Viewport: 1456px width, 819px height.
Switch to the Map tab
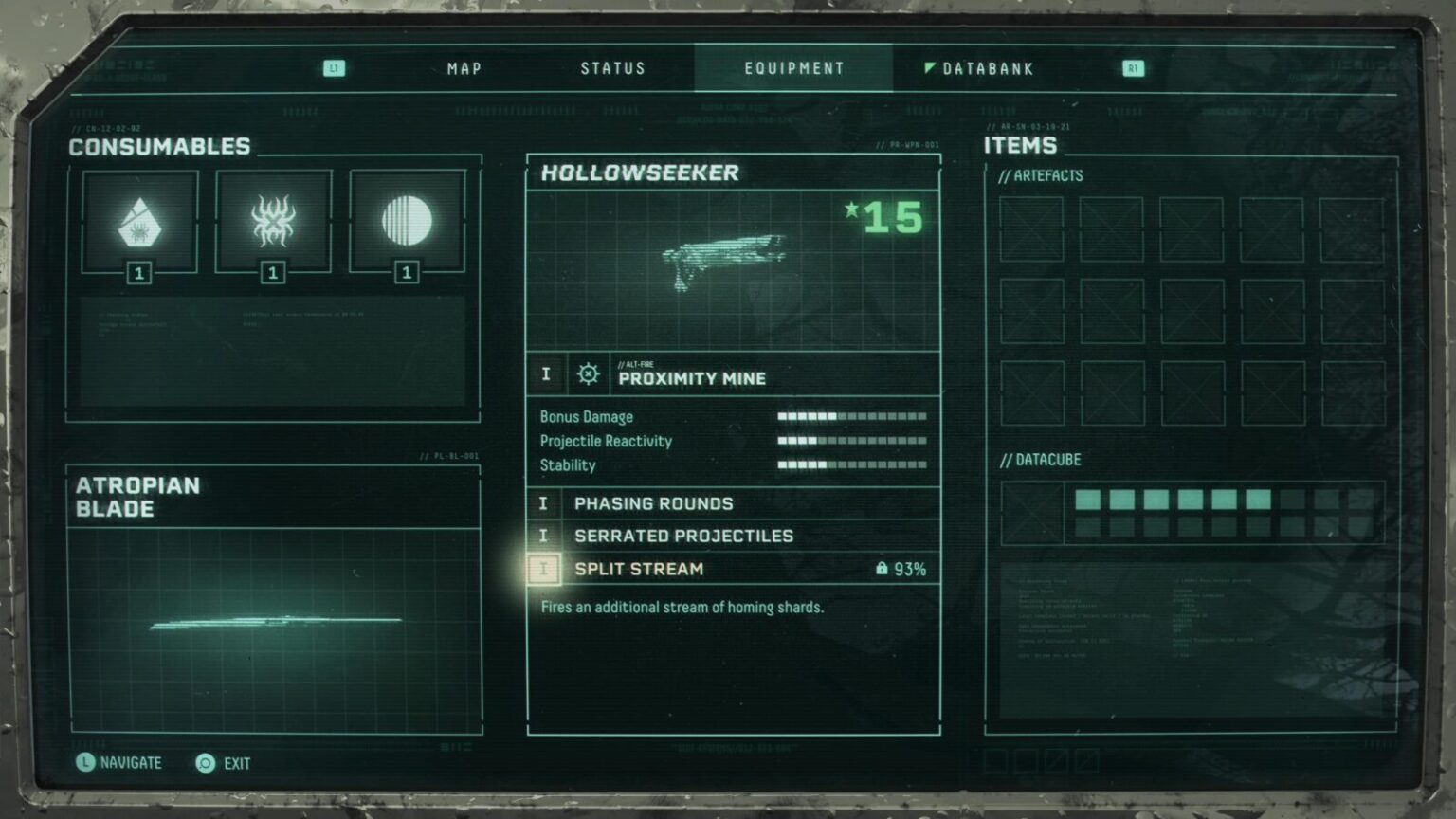pos(464,68)
